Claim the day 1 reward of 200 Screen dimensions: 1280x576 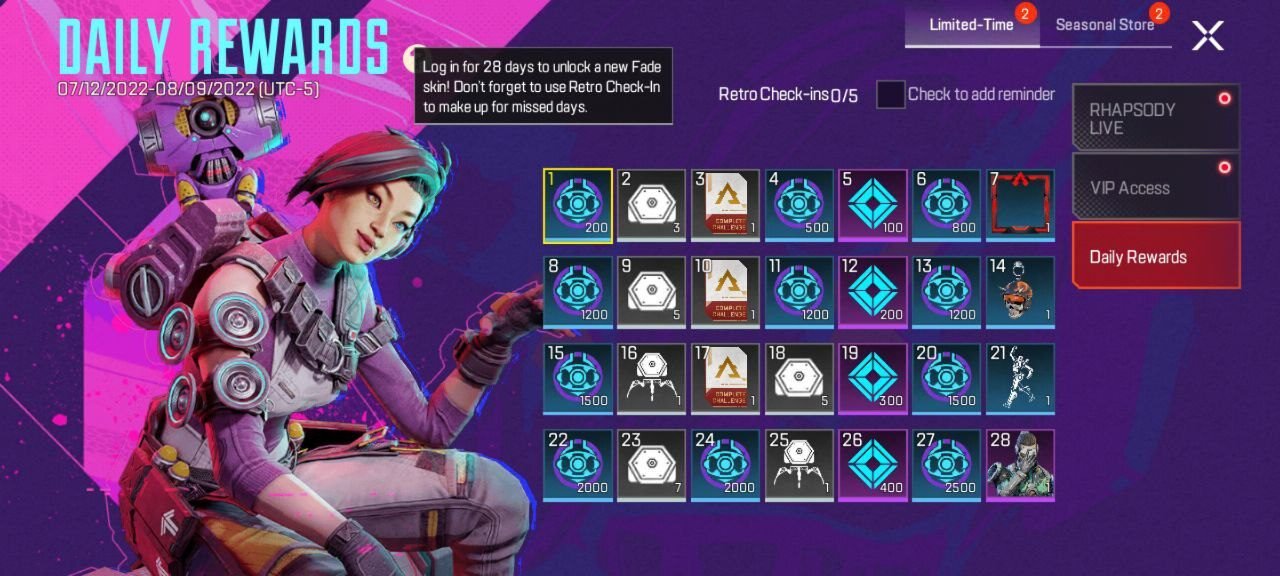click(x=578, y=205)
